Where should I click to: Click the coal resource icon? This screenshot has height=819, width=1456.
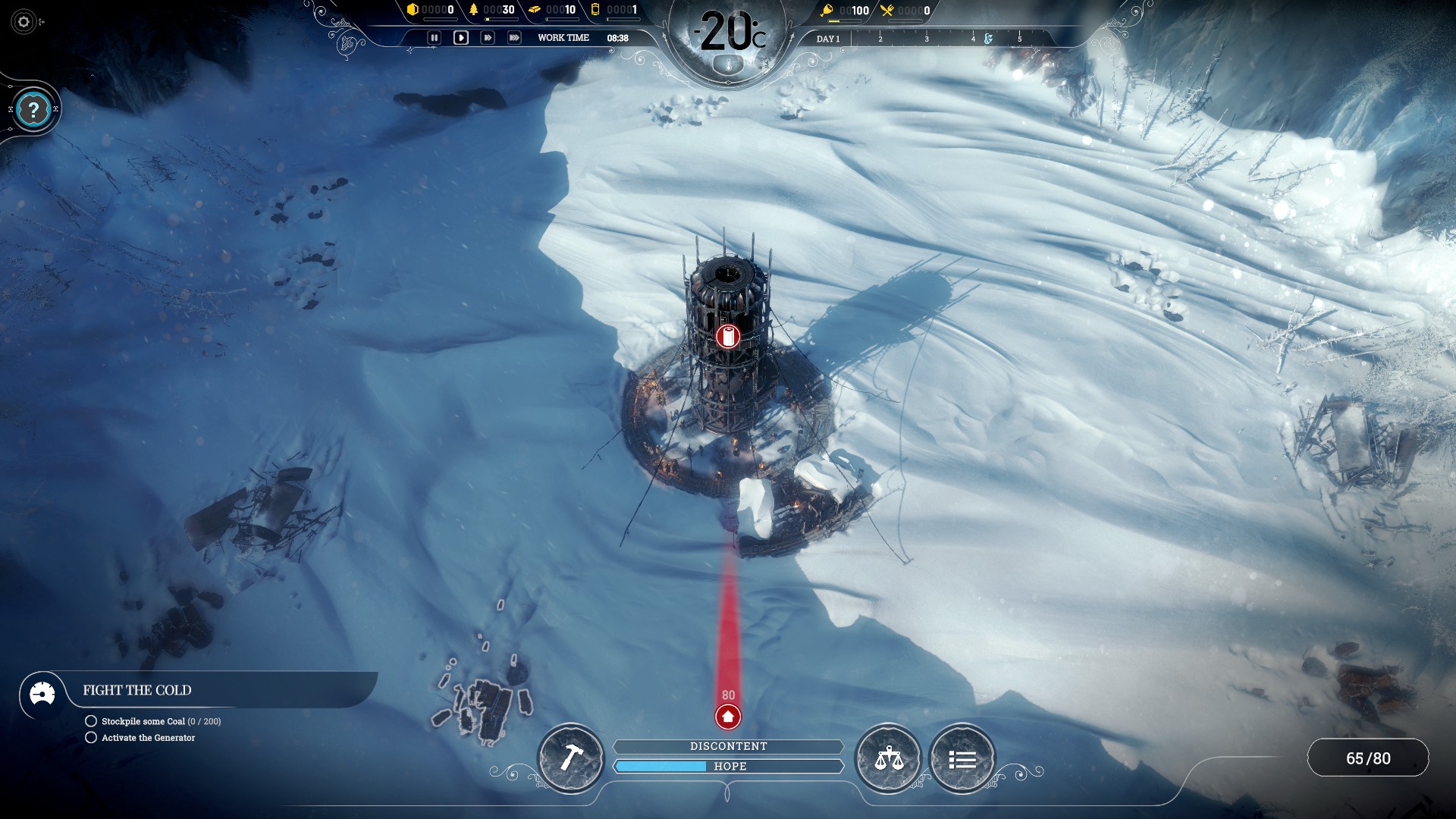pyautogui.click(x=413, y=10)
